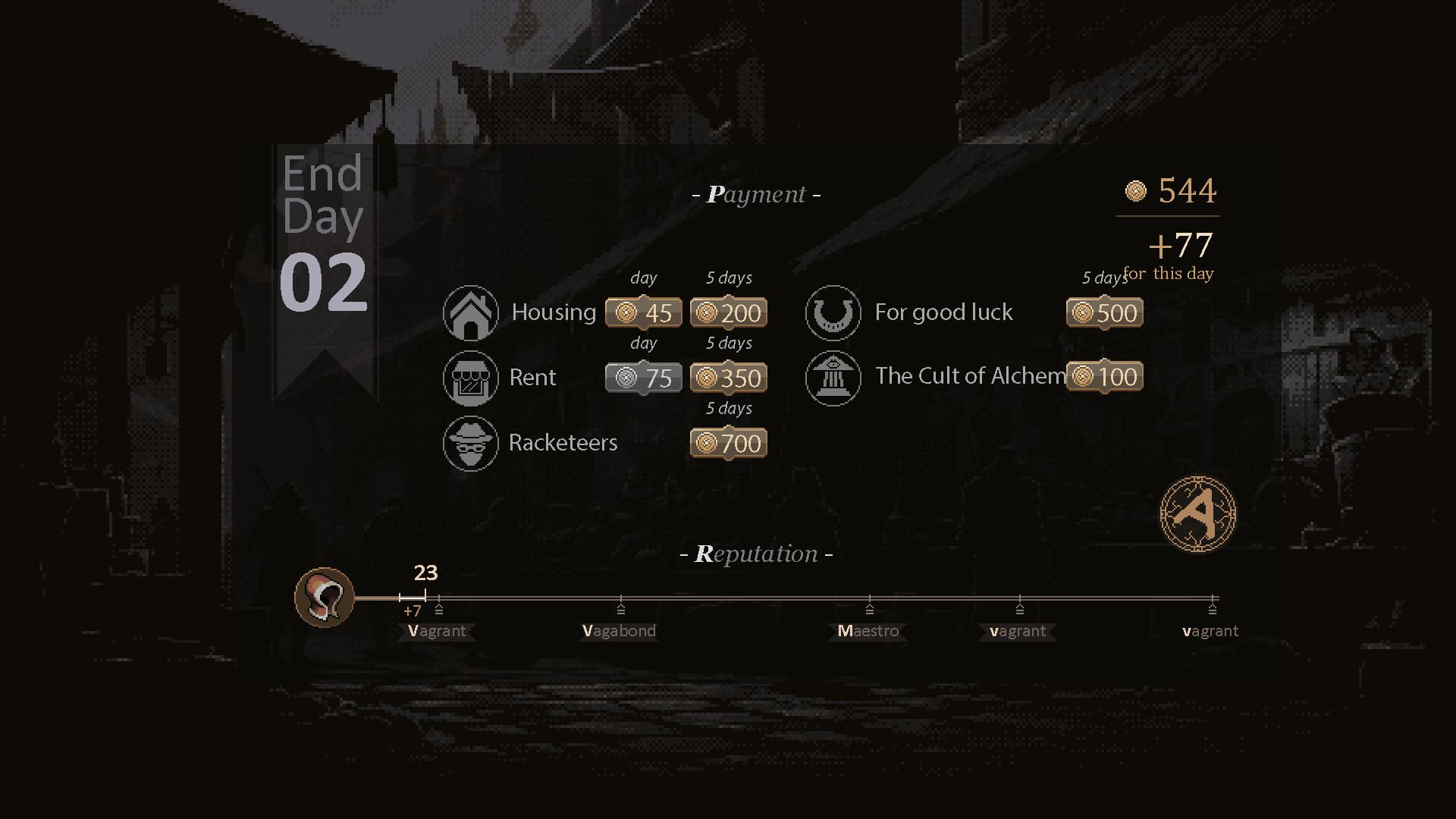Click the horseshoe For good luck icon
The height and width of the screenshot is (819, 1456).
pyautogui.click(x=833, y=312)
